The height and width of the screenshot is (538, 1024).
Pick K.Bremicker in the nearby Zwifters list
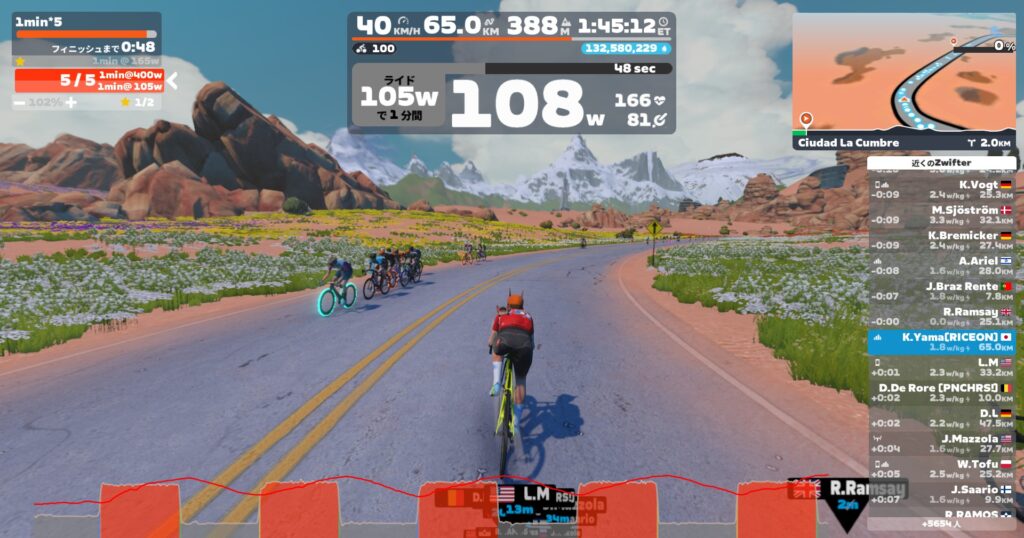click(942, 240)
